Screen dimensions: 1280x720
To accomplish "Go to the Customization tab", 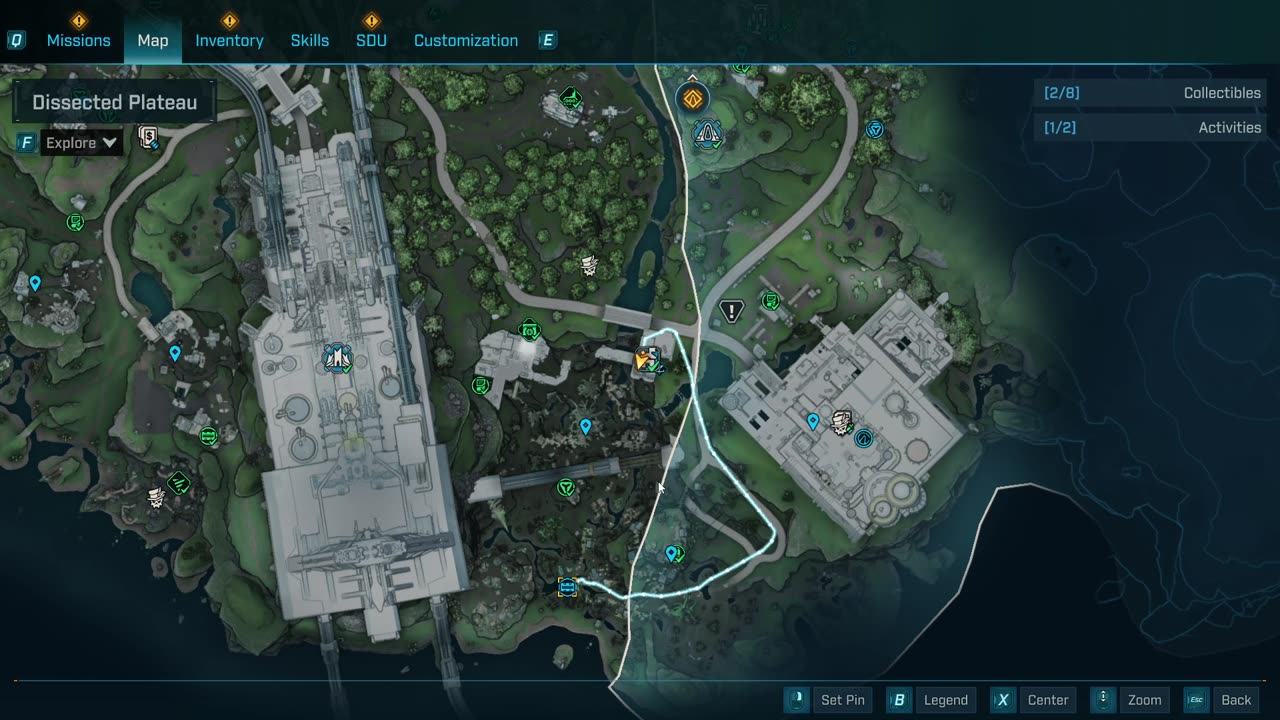I will (466, 40).
